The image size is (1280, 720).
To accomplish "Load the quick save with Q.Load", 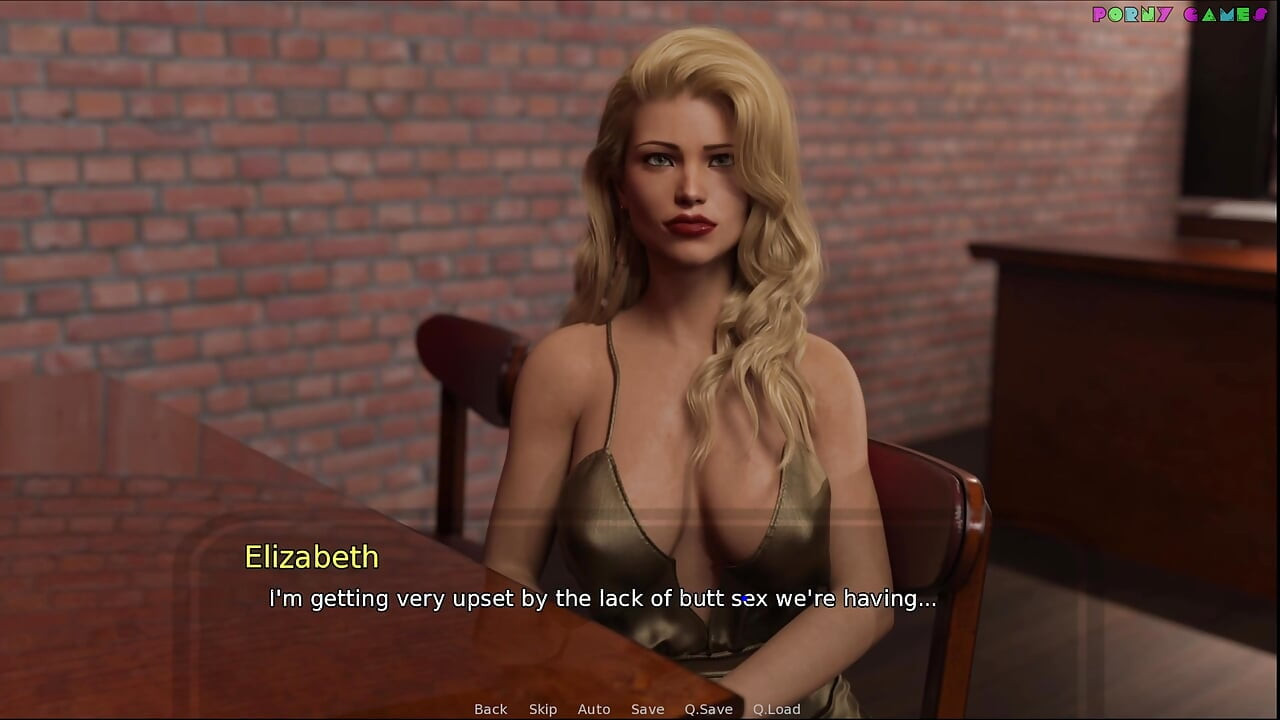I will (776, 709).
